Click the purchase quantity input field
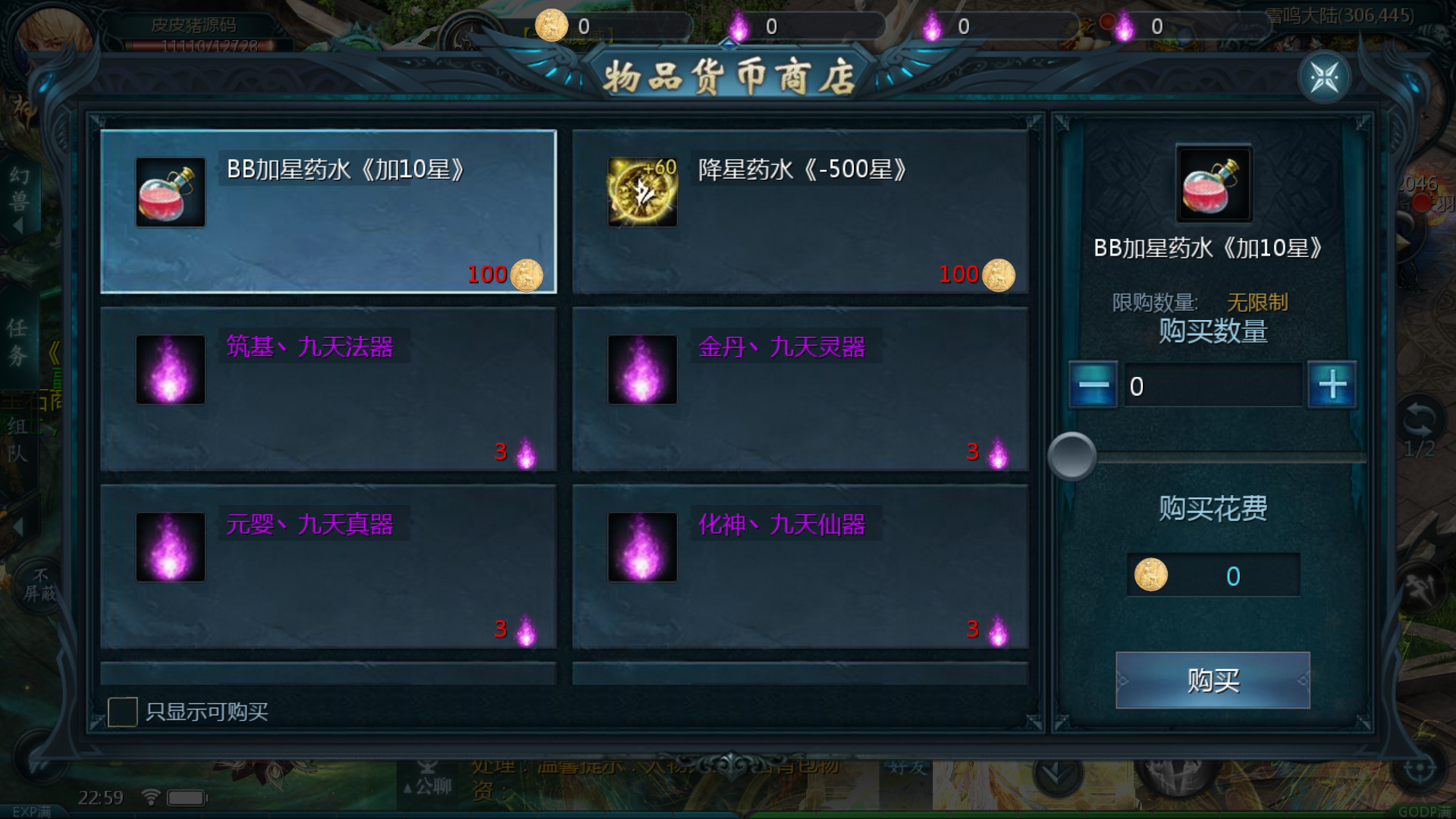 1212,384
